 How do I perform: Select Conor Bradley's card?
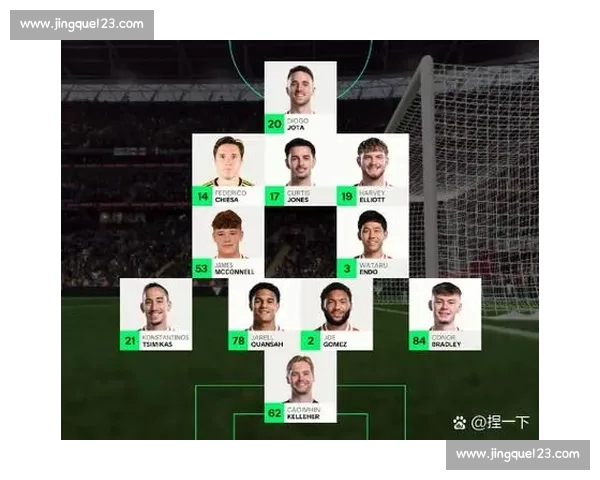click(x=444, y=314)
